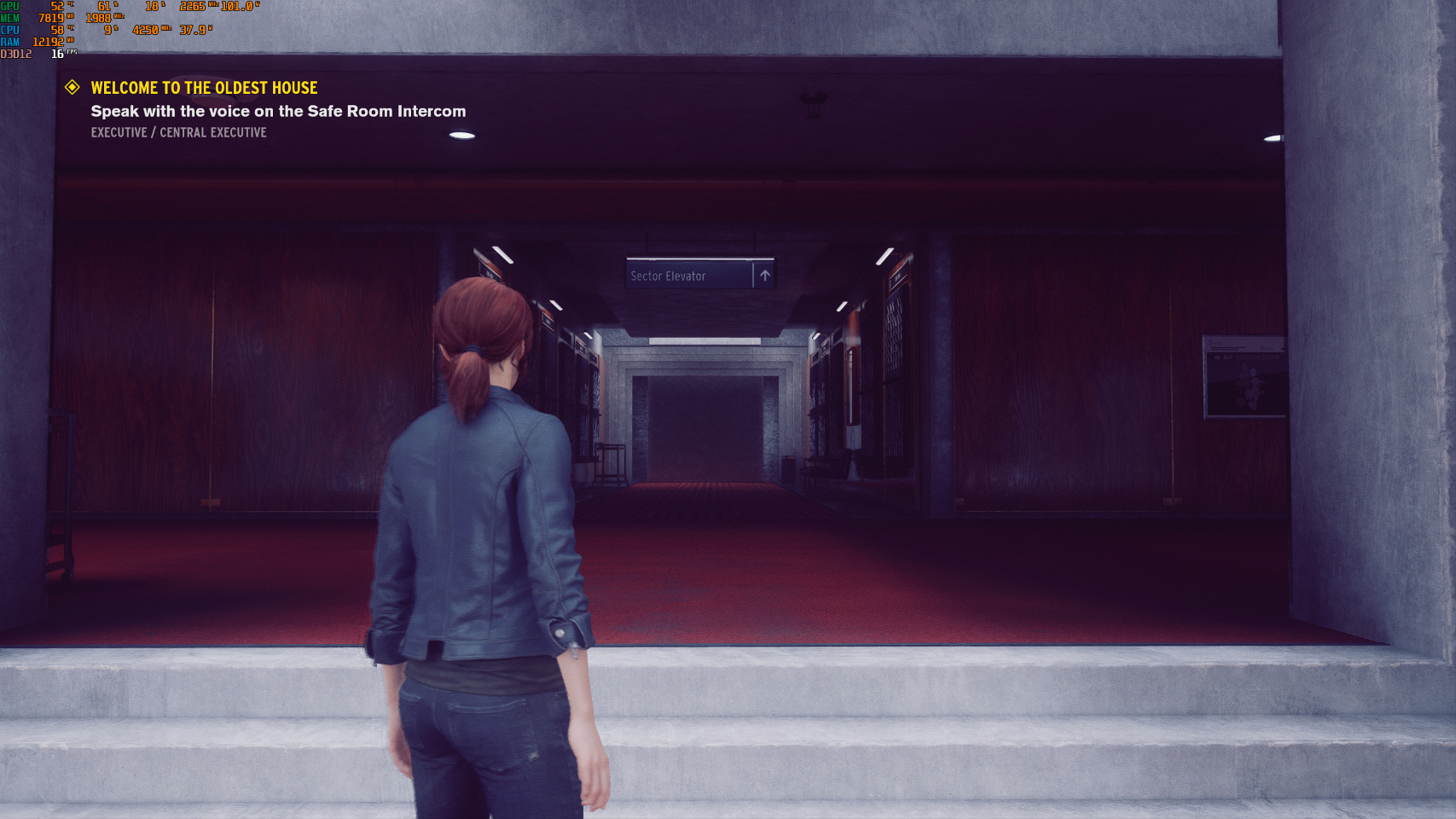The height and width of the screenshot is (819, 1456).
Task: Select the up arrow on Sector Elevator sign
Action: [x=765, y=276]
